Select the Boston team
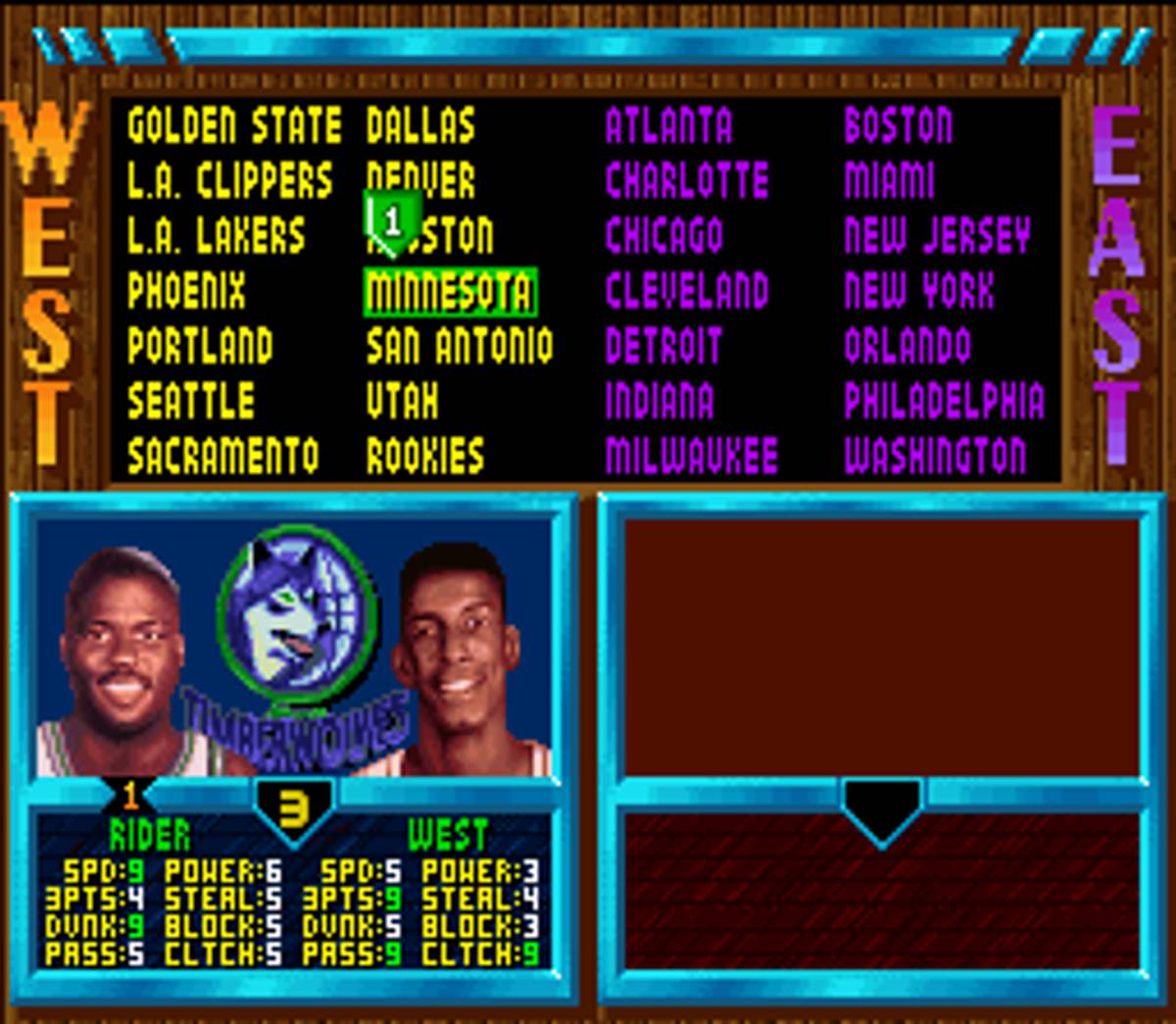 click(x=898, y=126)
